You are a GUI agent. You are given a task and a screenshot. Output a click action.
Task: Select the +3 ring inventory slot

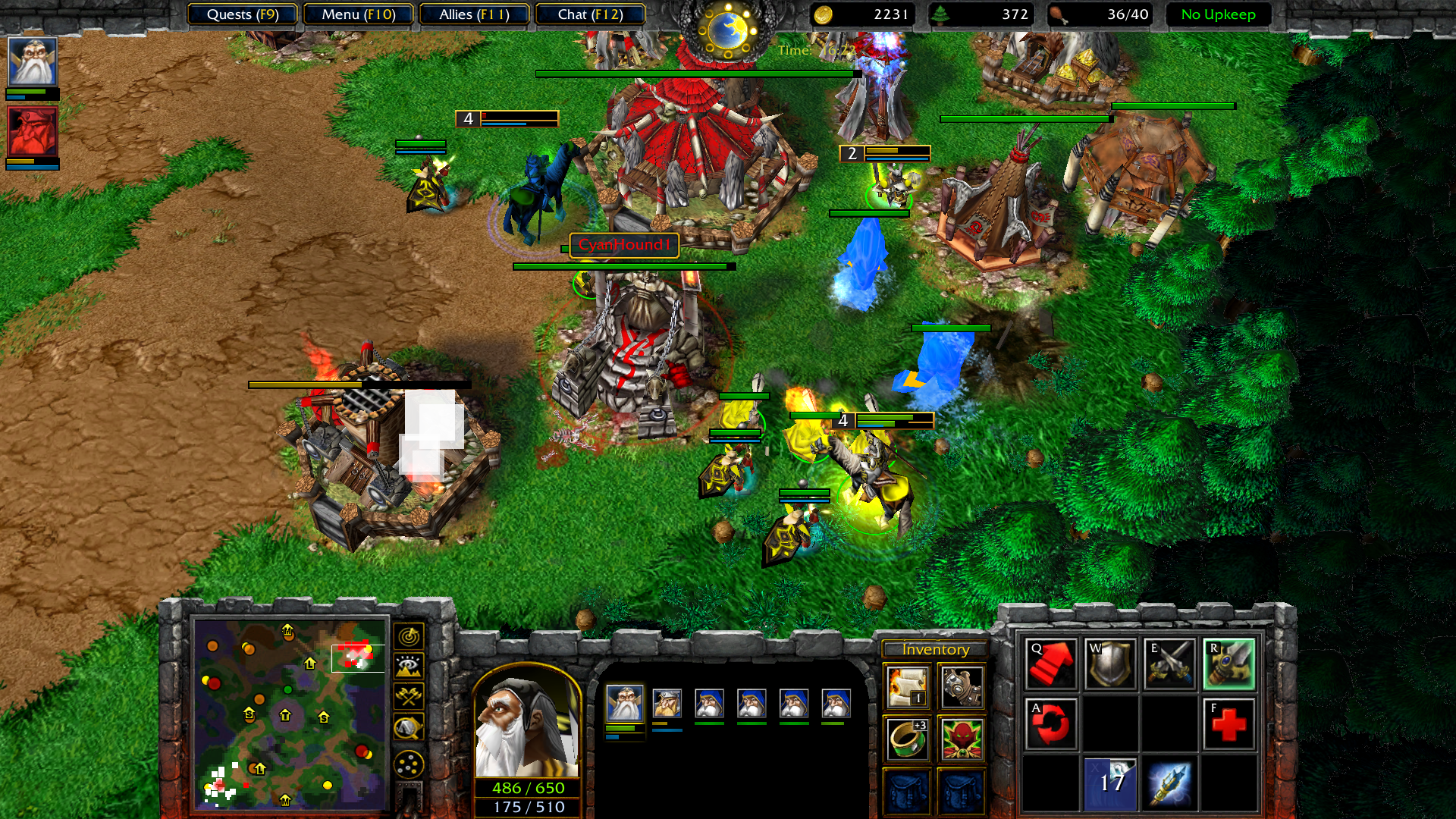pyautogui.click(x=907, y=739)
